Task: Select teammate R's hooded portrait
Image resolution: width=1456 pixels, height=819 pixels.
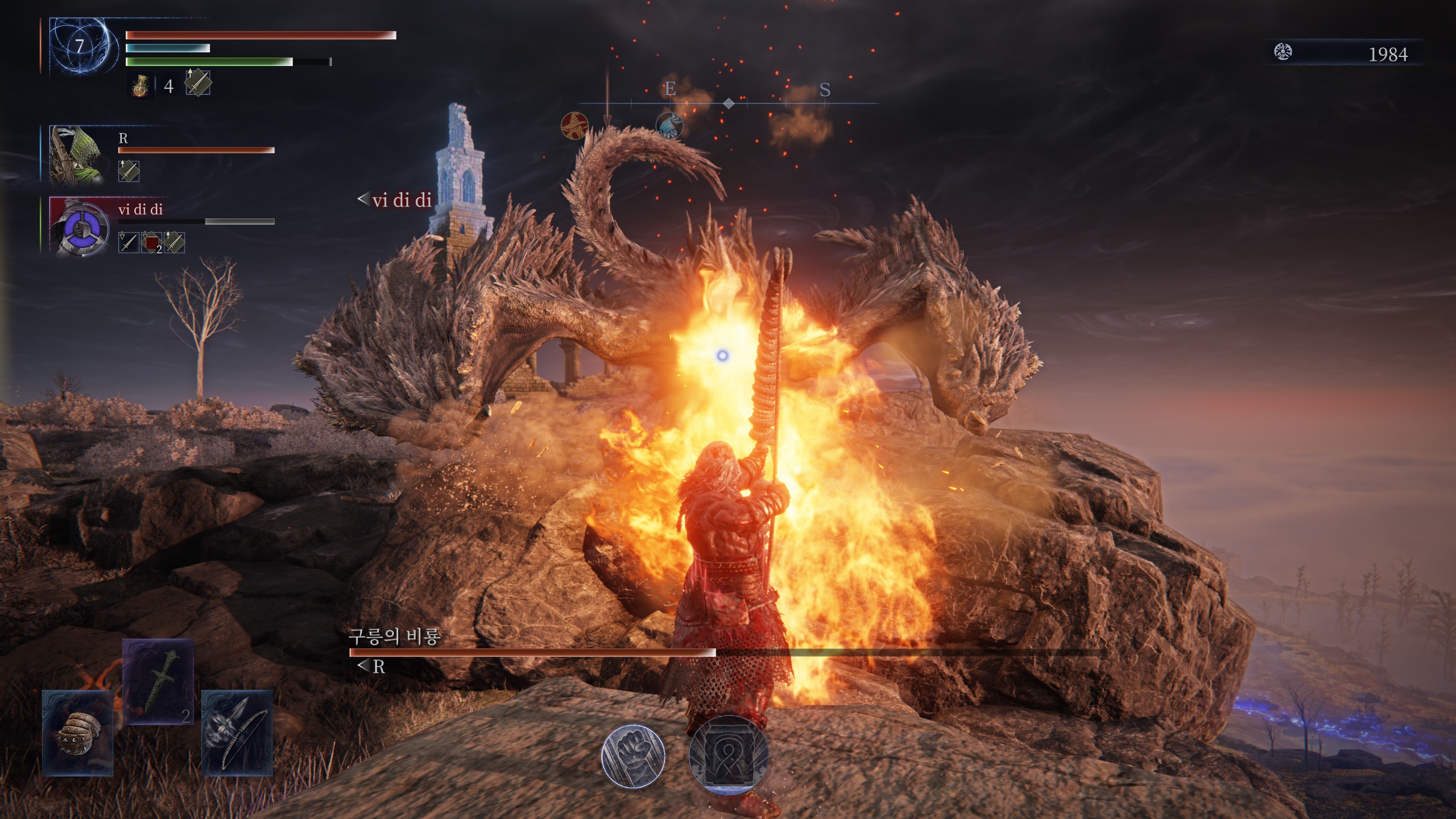Action: 77,155
